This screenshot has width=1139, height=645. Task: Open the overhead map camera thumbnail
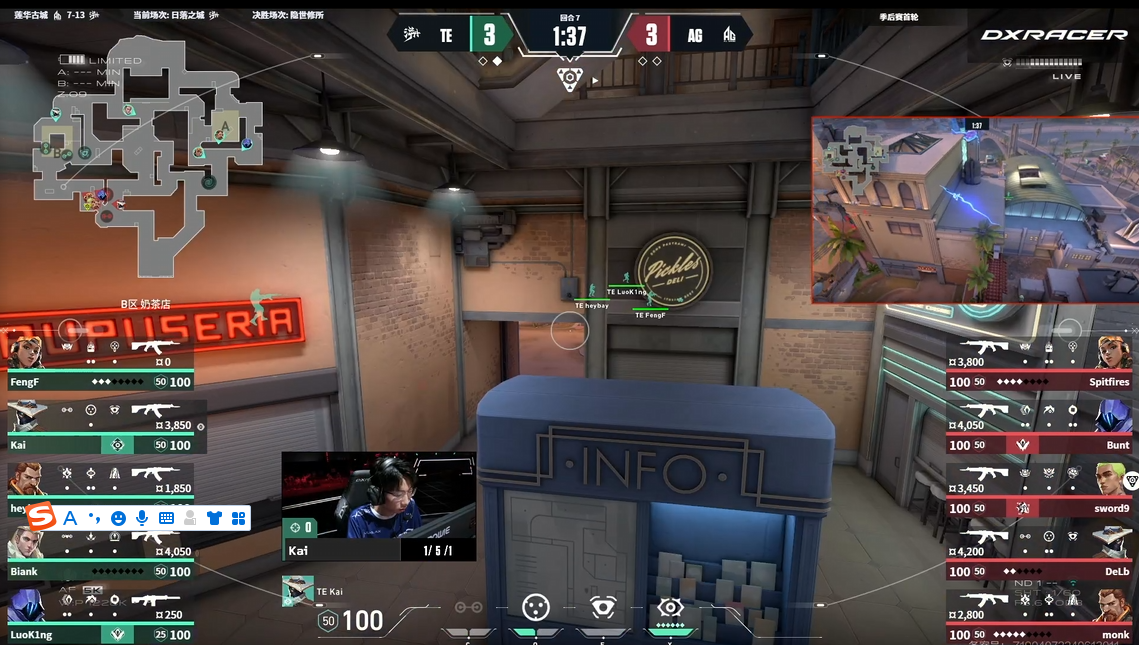pos(974,210)
